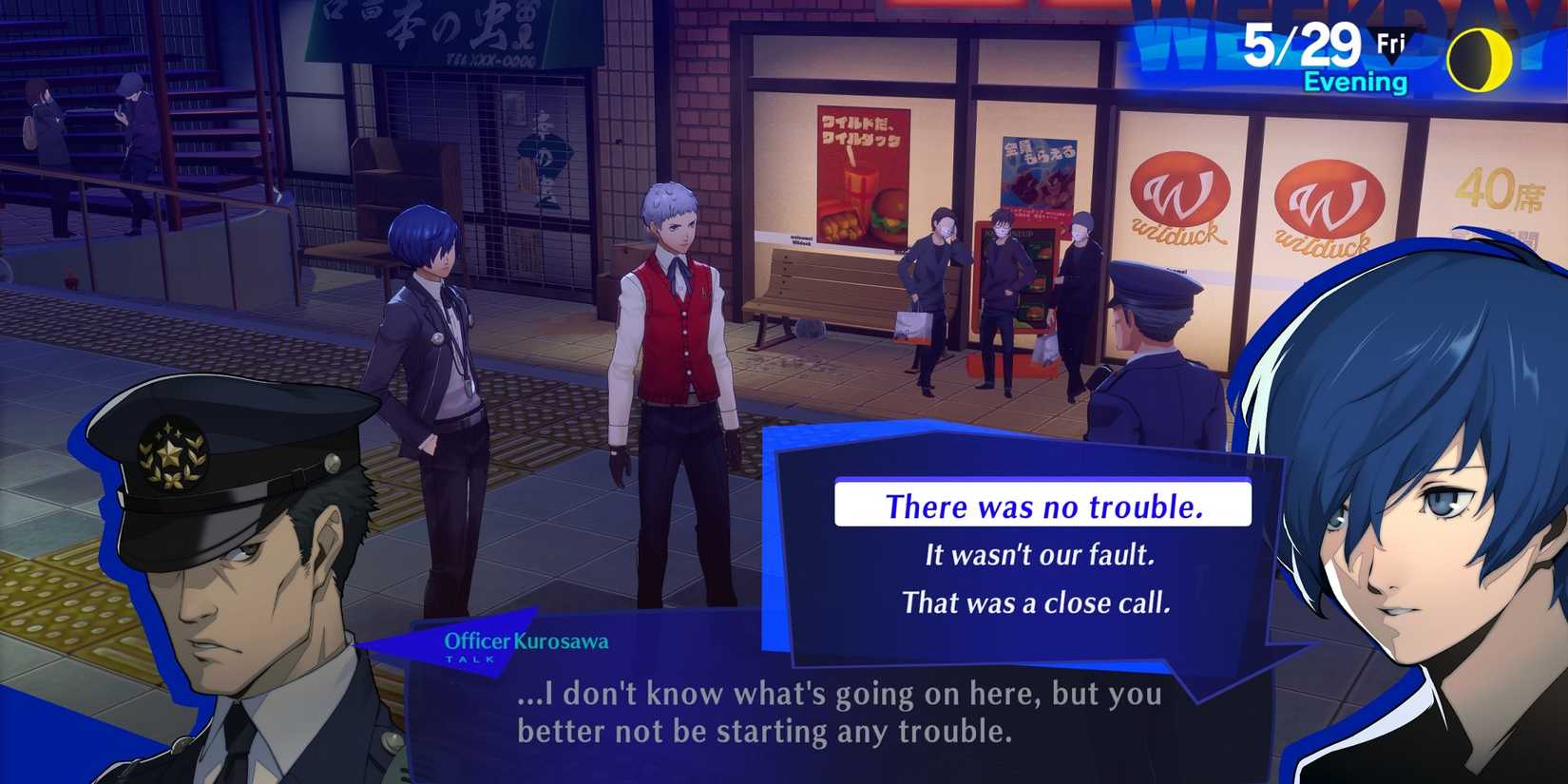Select the highlighted choice There was no trouble
The height and width of the screenshot is (784, 1568).
[1043, 507]
